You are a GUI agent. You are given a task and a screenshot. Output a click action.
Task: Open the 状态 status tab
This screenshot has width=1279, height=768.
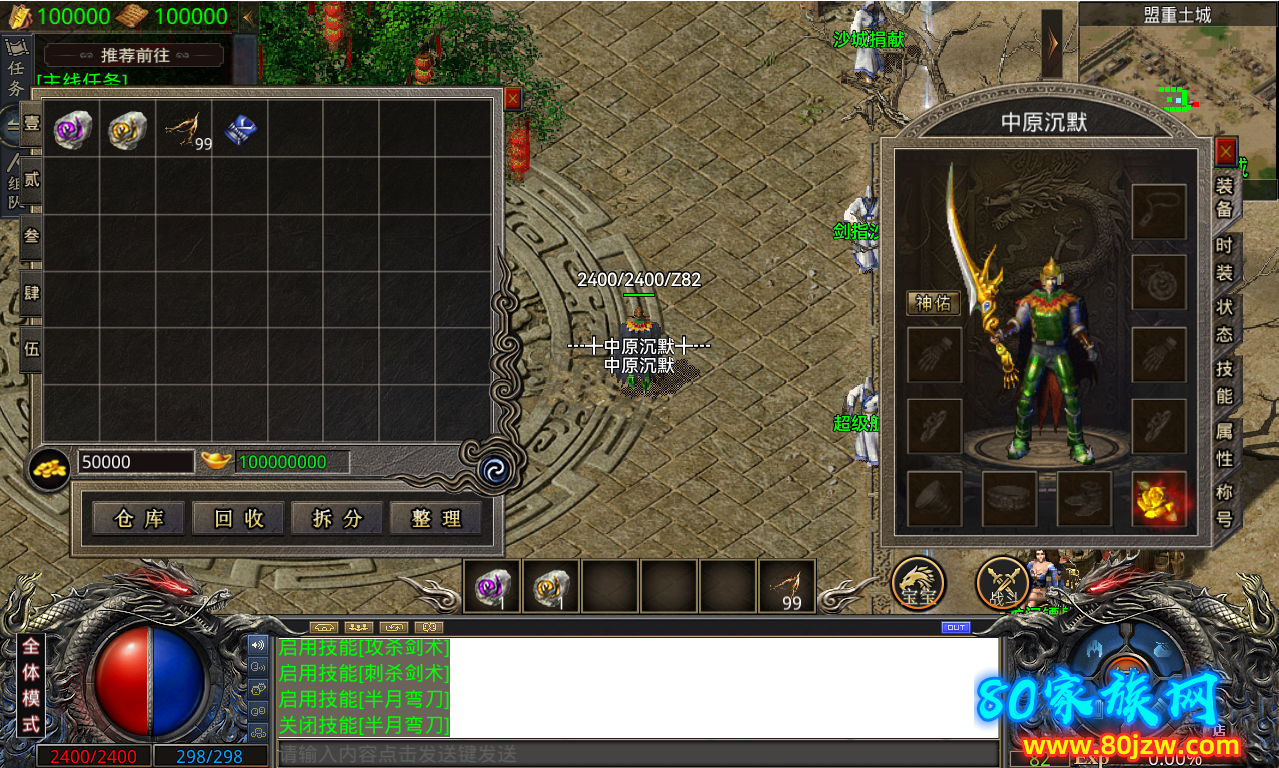1224,320
